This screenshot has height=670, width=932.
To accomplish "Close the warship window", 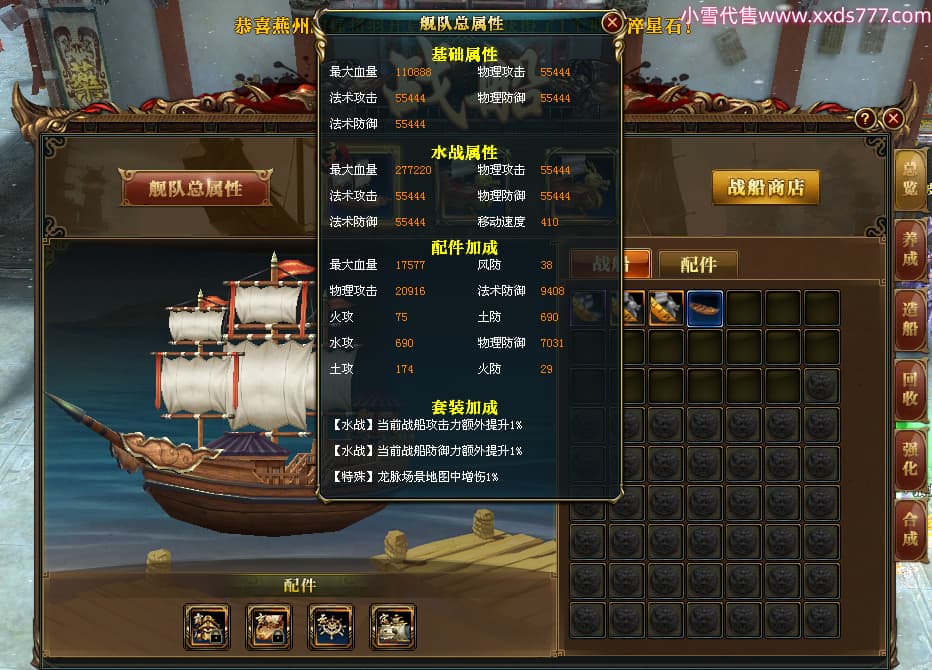I will [894, 119].
